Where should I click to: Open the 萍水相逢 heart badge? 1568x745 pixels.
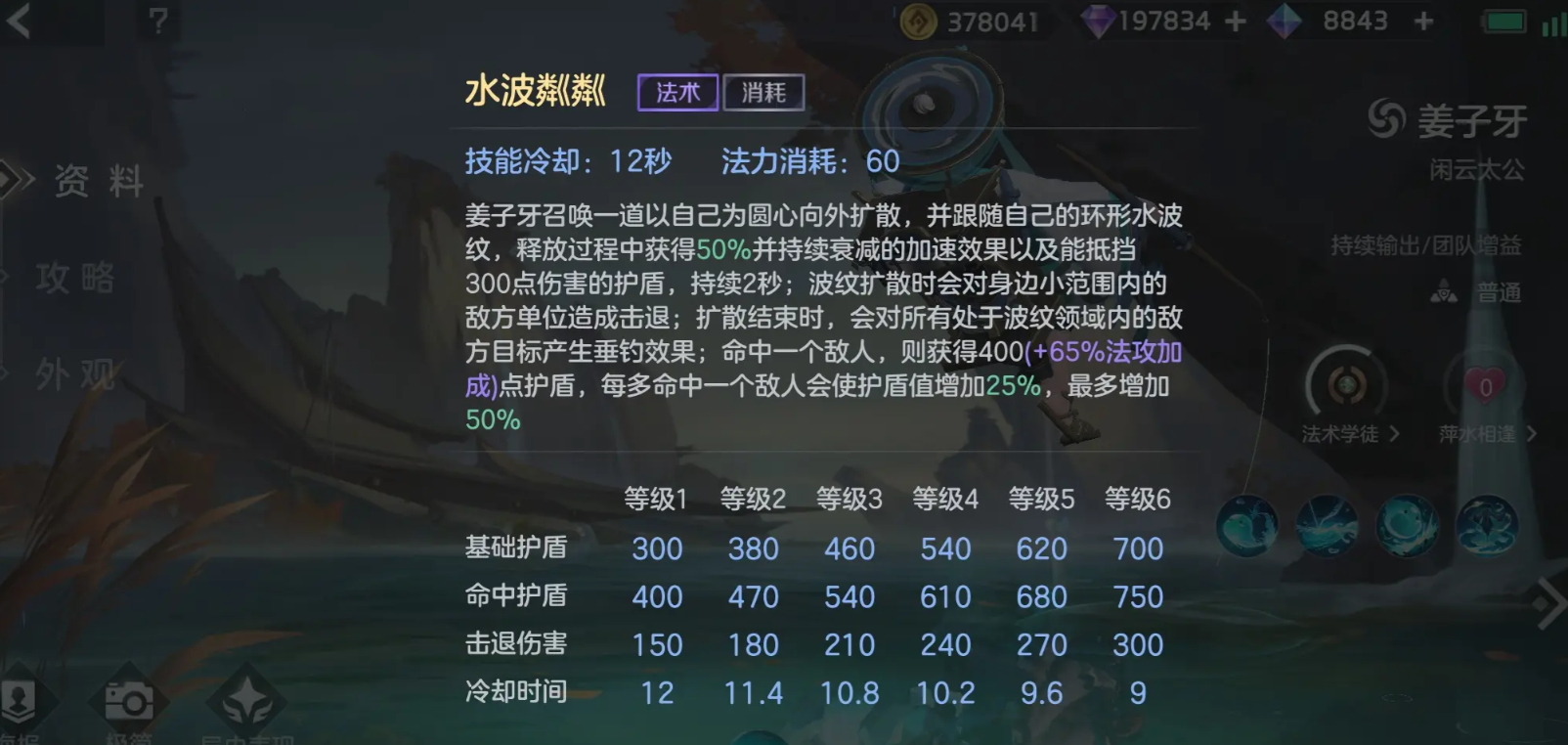(x=1485, y=386)
